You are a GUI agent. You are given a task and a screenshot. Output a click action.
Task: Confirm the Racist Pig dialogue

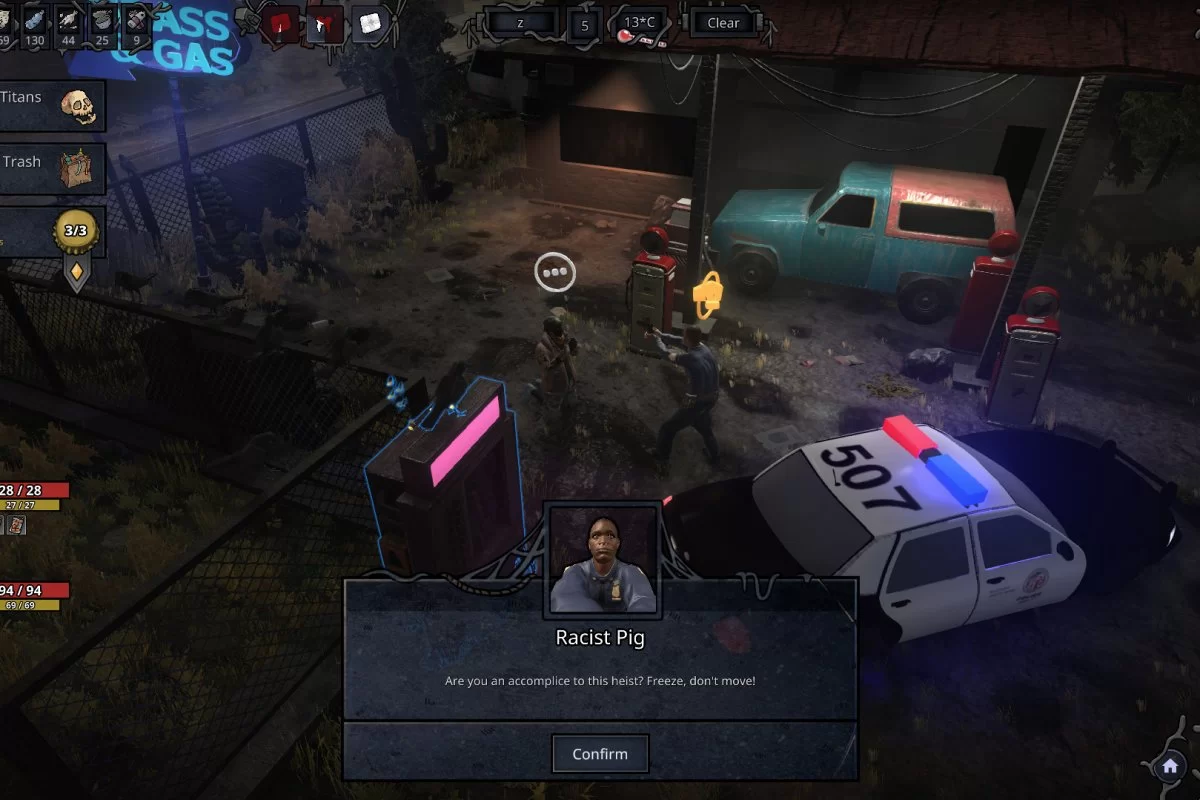coord(600,754)
